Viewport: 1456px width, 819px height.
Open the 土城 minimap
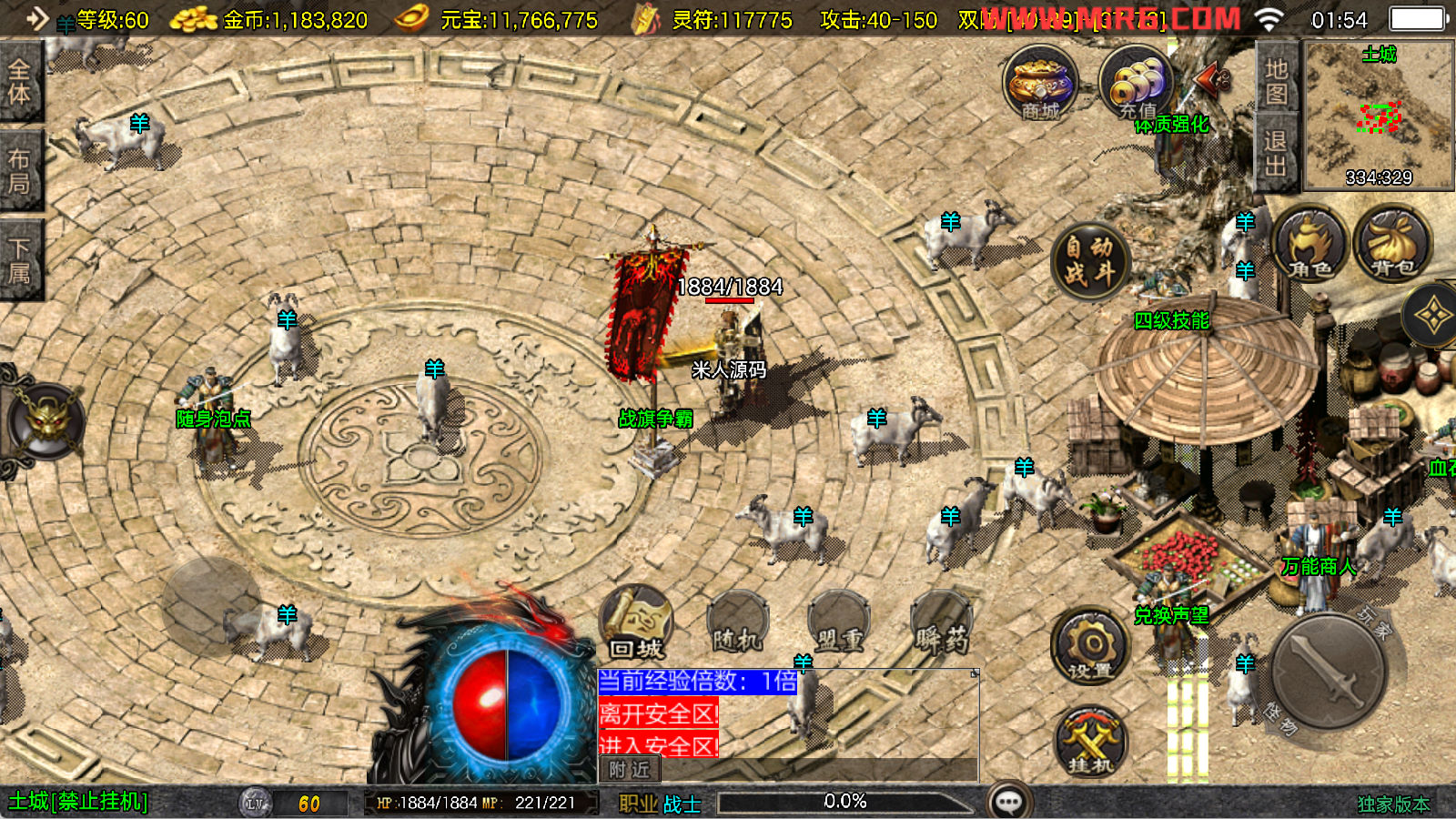pyautogui.click(x=1378, y=115)
